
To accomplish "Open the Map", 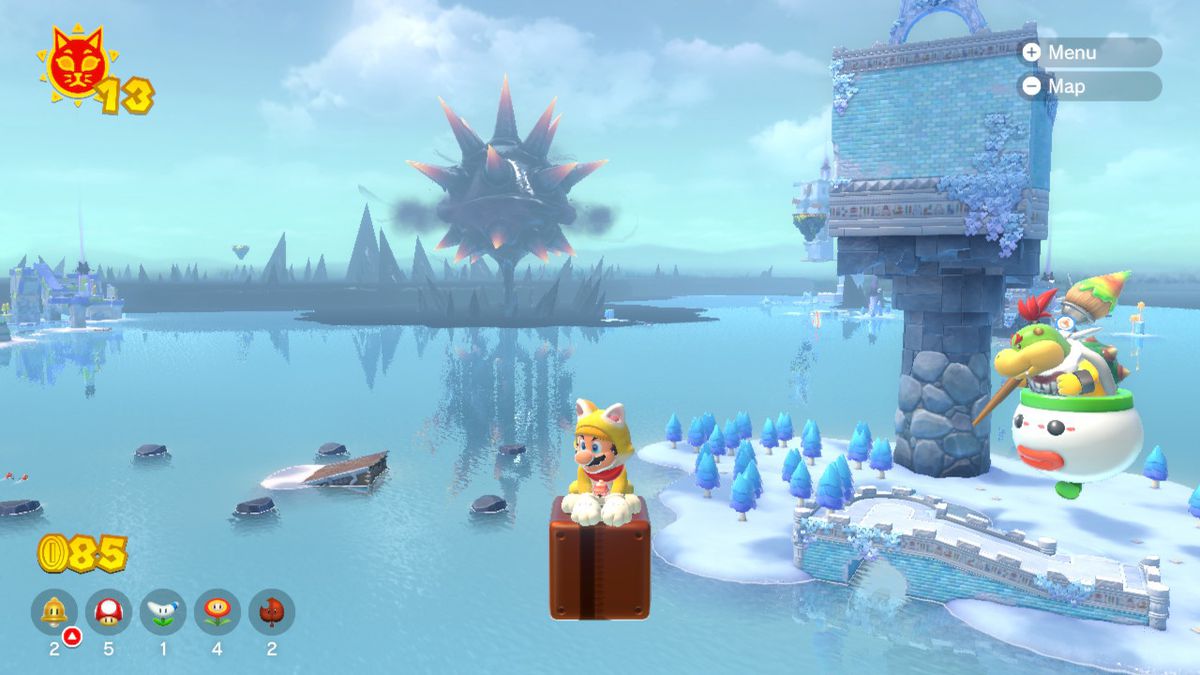I will click(x=1088, y=86).
